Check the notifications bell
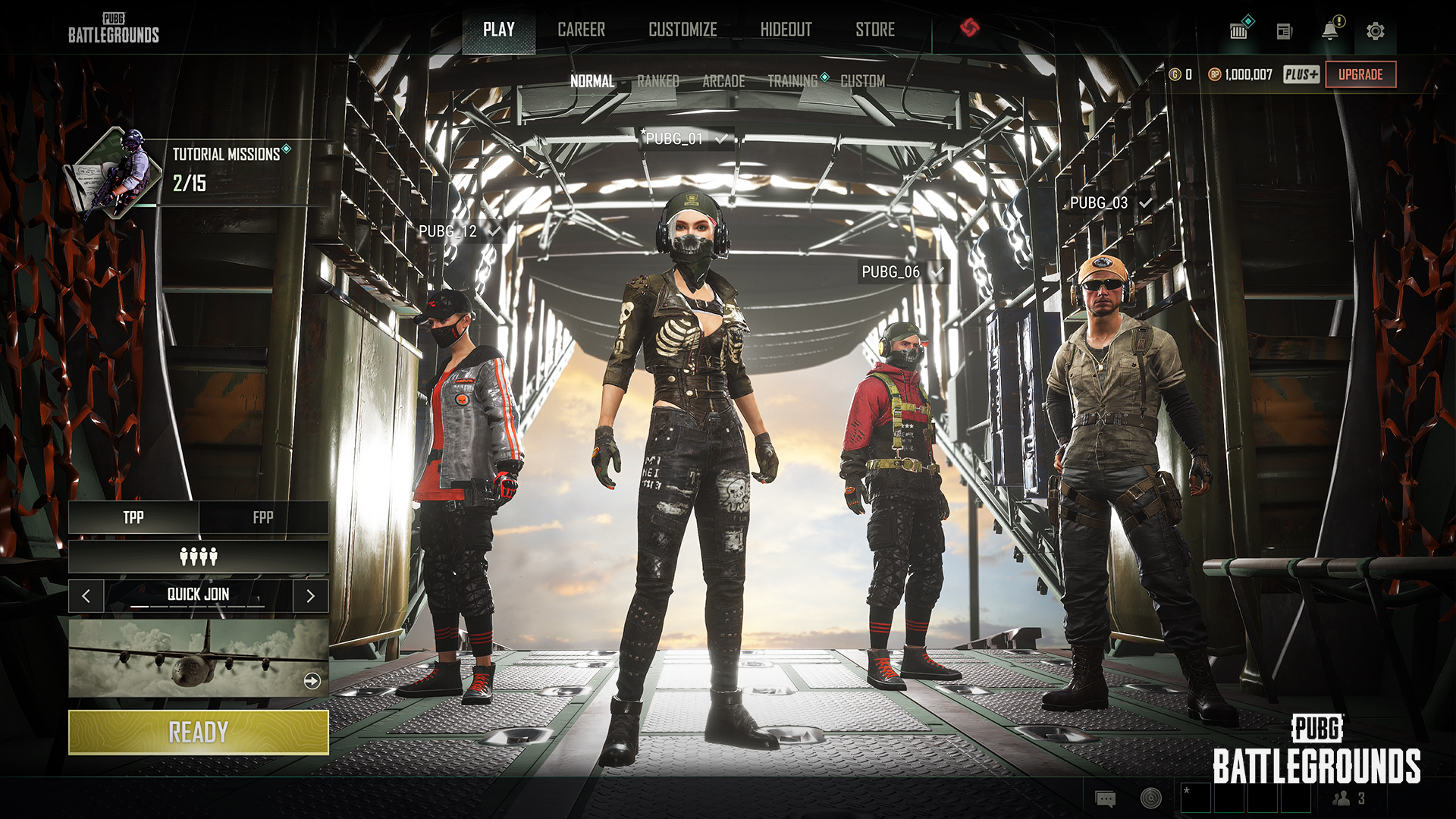 pos(1329,31)
